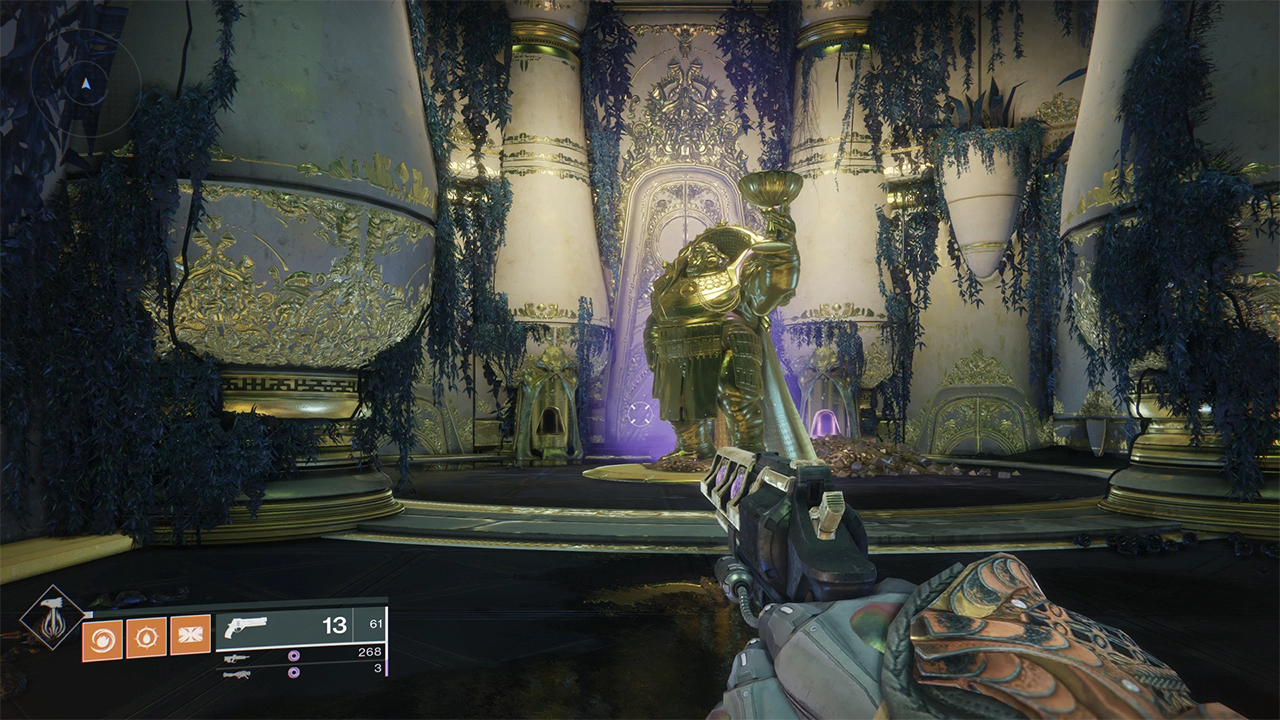Trigger the class ability barricade icon
This screenshot has width=1280, height=720.
pos(190,635)
